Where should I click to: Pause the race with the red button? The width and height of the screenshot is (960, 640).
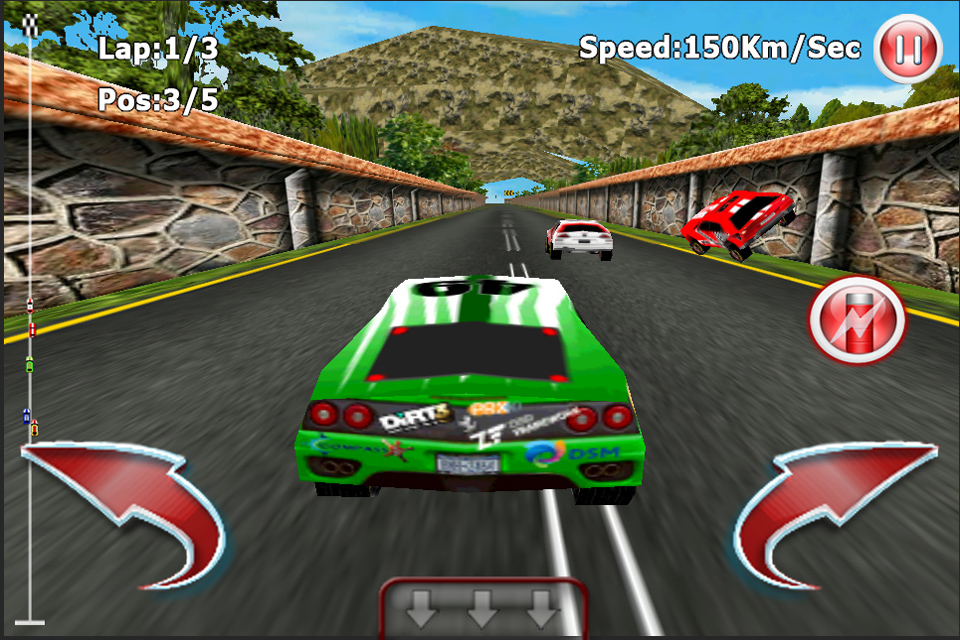(907, 47)
